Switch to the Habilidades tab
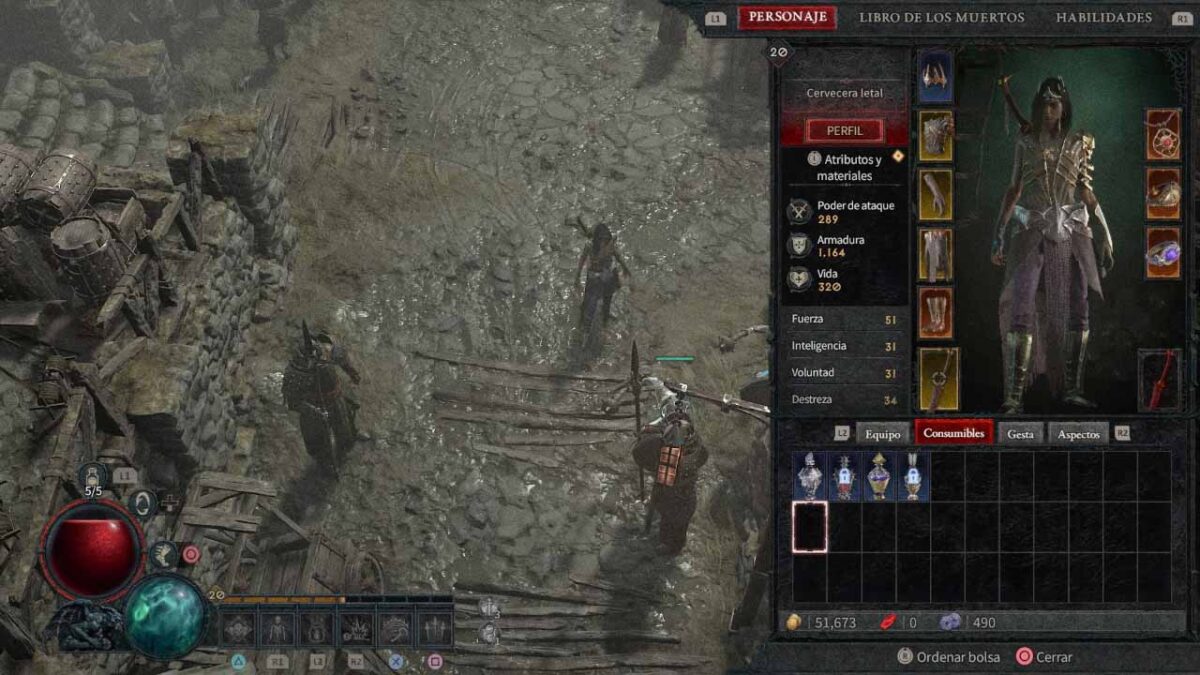1200x675 pixels. point(1103,18)
